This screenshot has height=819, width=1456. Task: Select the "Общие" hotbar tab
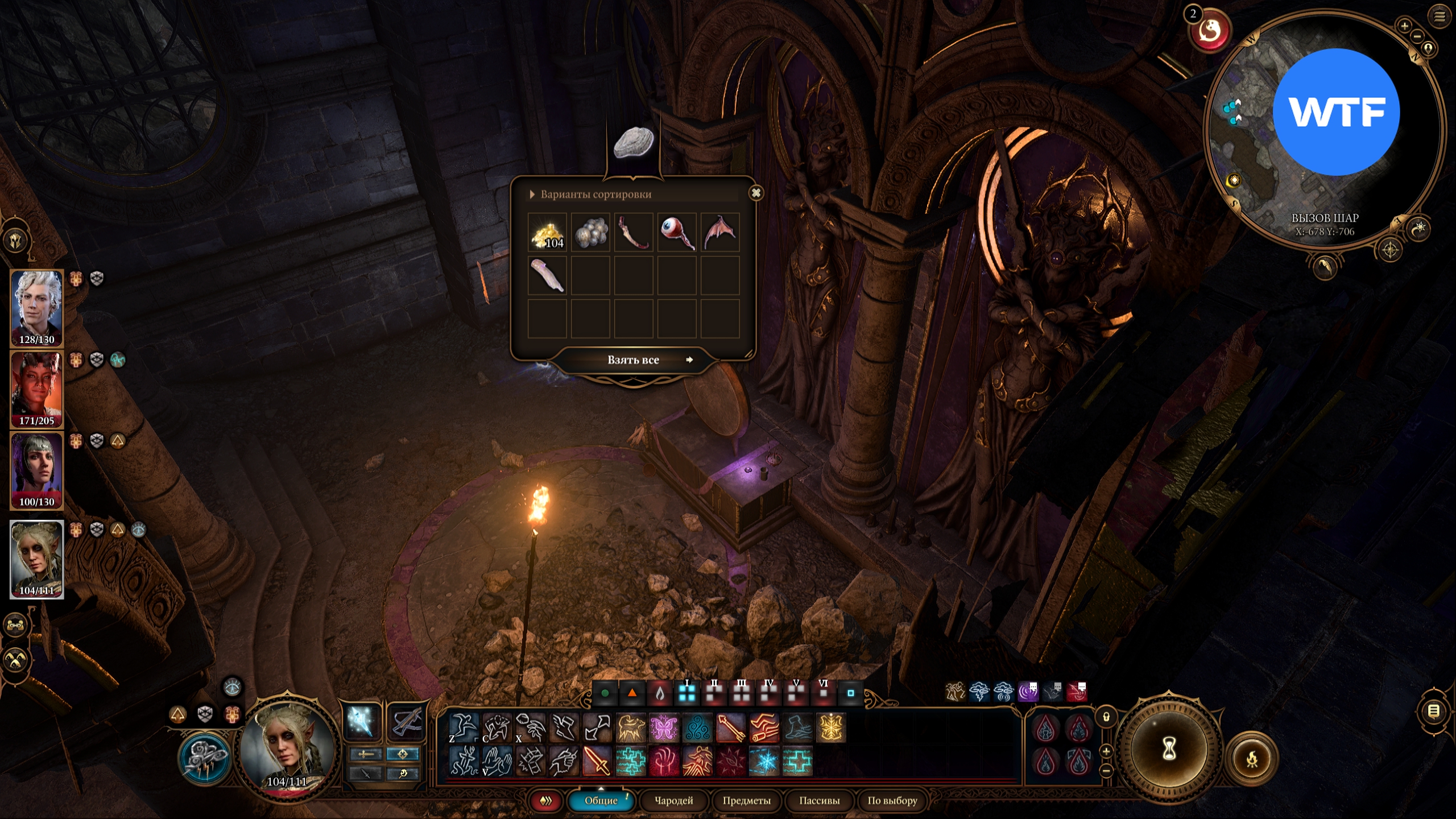click(x=601, y=801)
